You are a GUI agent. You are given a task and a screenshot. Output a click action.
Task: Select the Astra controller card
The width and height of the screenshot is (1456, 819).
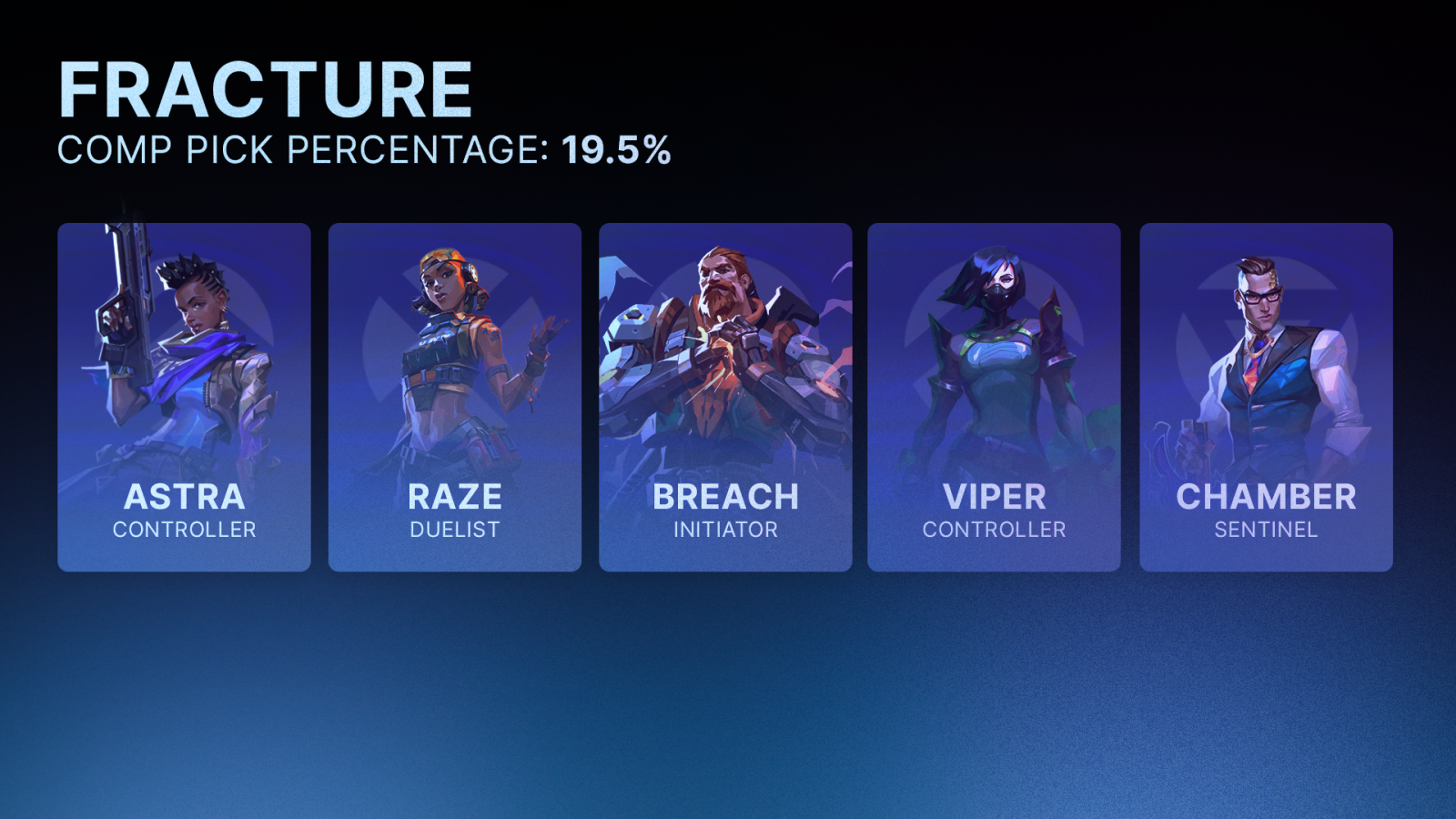coord(184,398)
